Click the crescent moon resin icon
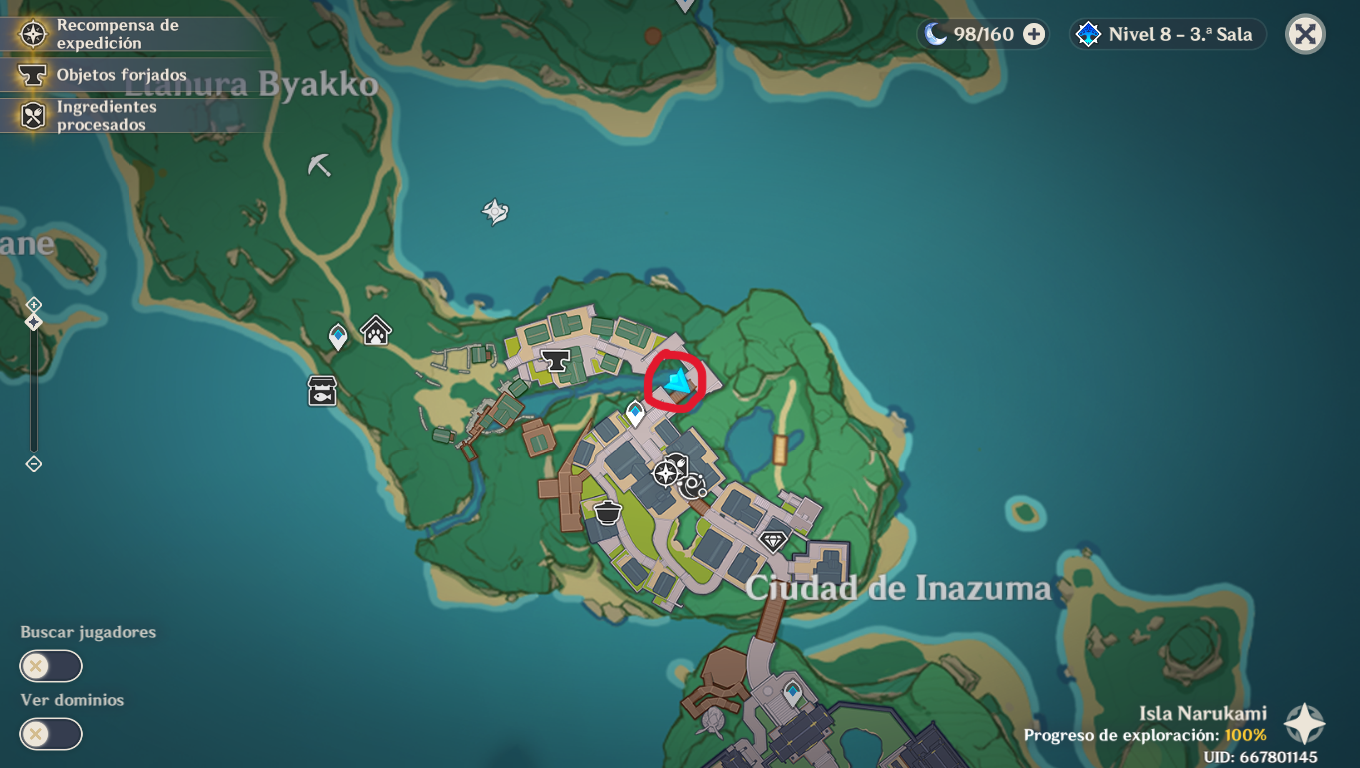1360x768 pixels. [x=933, y=34]
